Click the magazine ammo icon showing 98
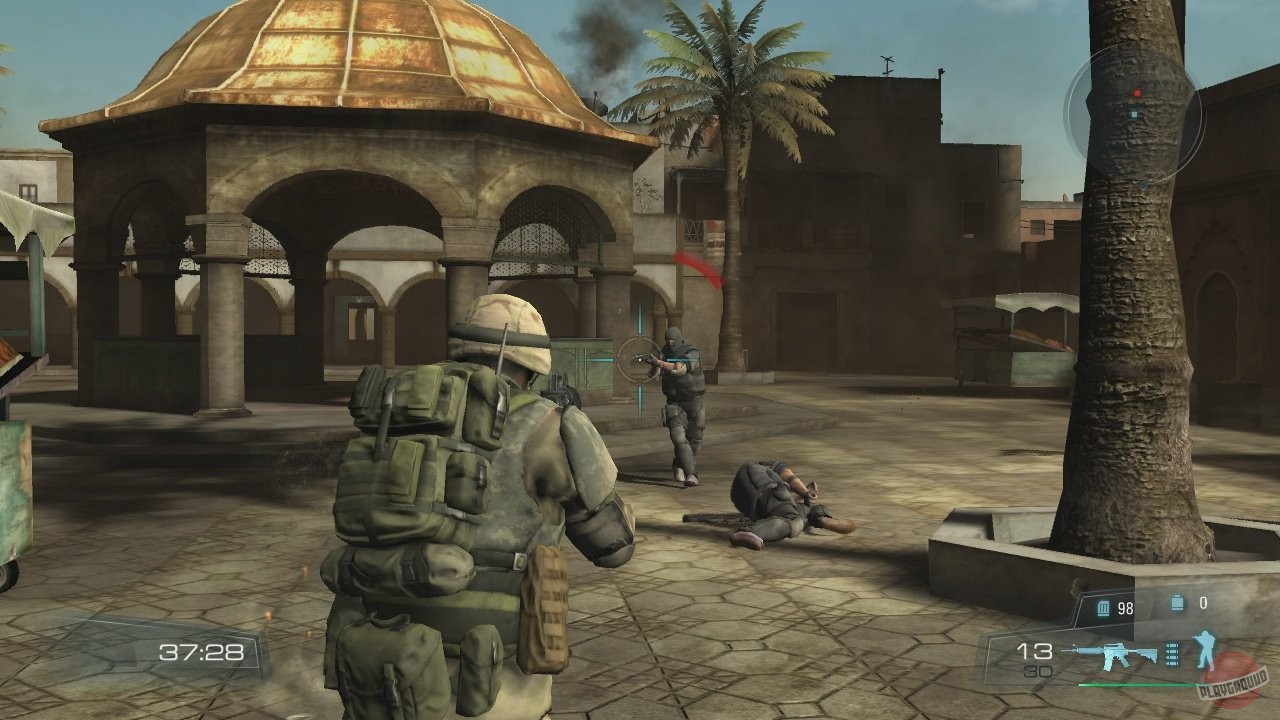The width and height of the screenshot is (1280, 720). click(1103, 607)
